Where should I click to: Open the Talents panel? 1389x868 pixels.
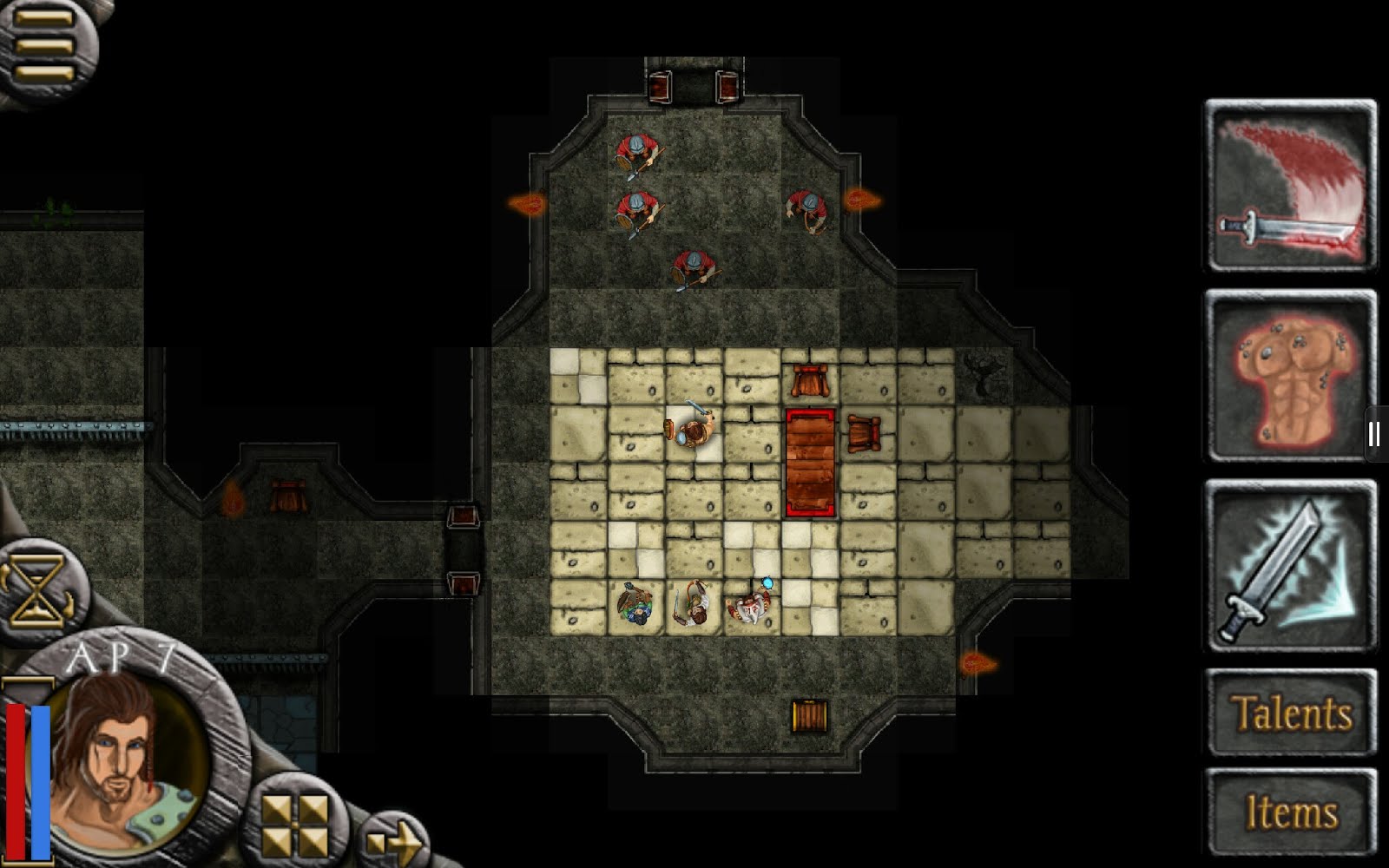(x=1291, y=713)
